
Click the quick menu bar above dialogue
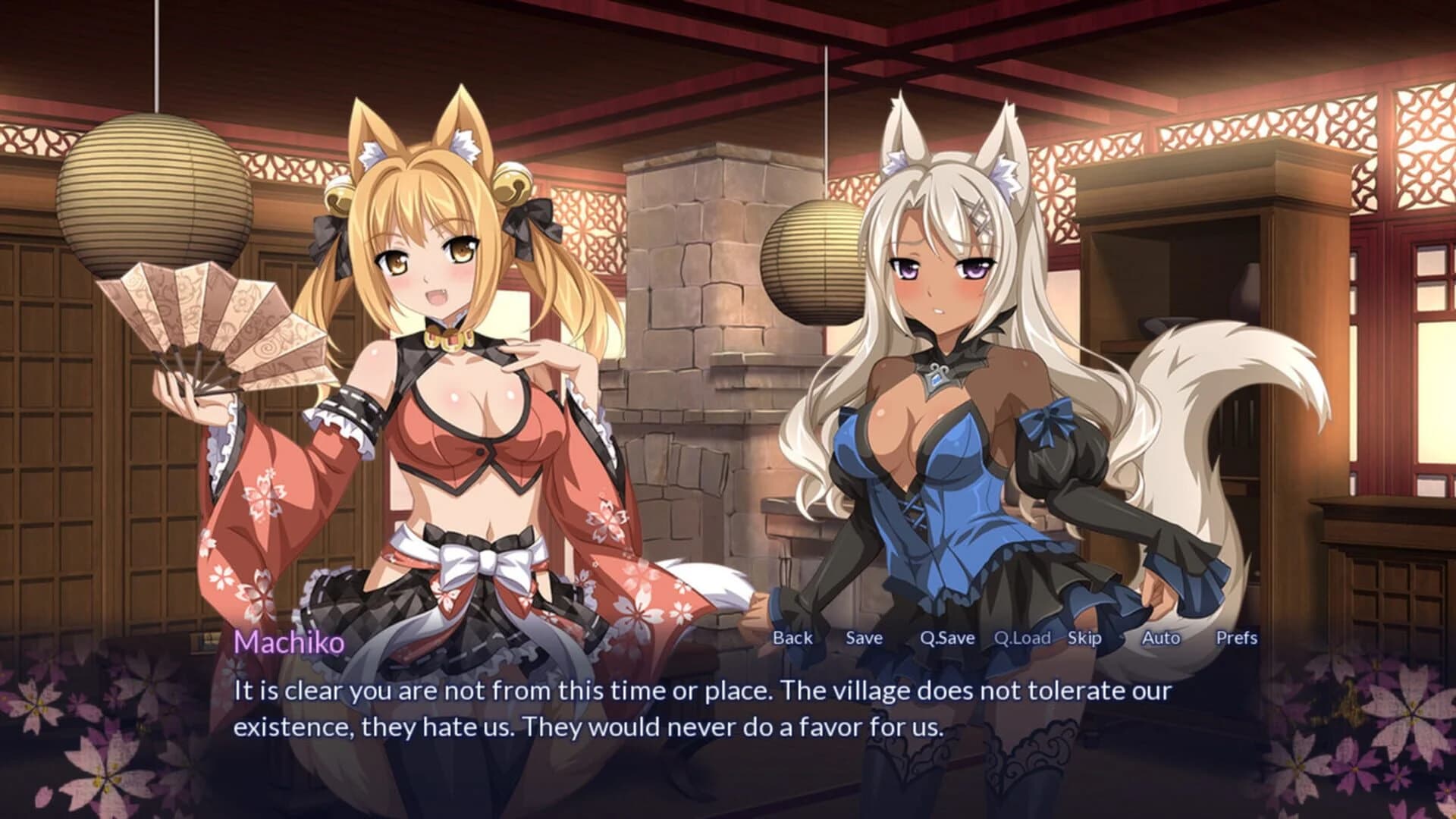click(1016, 638)
